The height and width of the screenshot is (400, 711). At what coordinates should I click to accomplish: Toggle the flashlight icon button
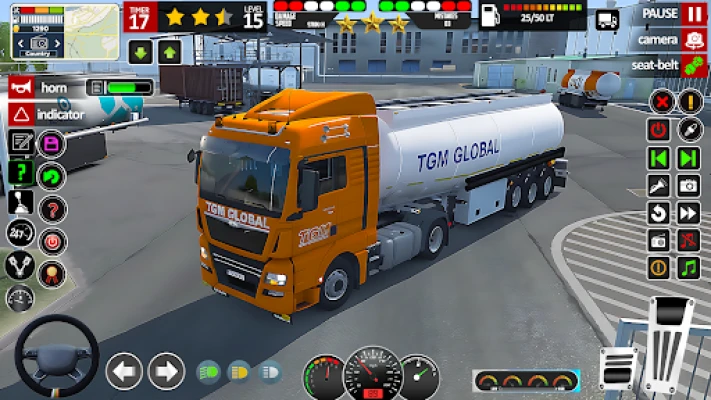click(x=659, y=186)
